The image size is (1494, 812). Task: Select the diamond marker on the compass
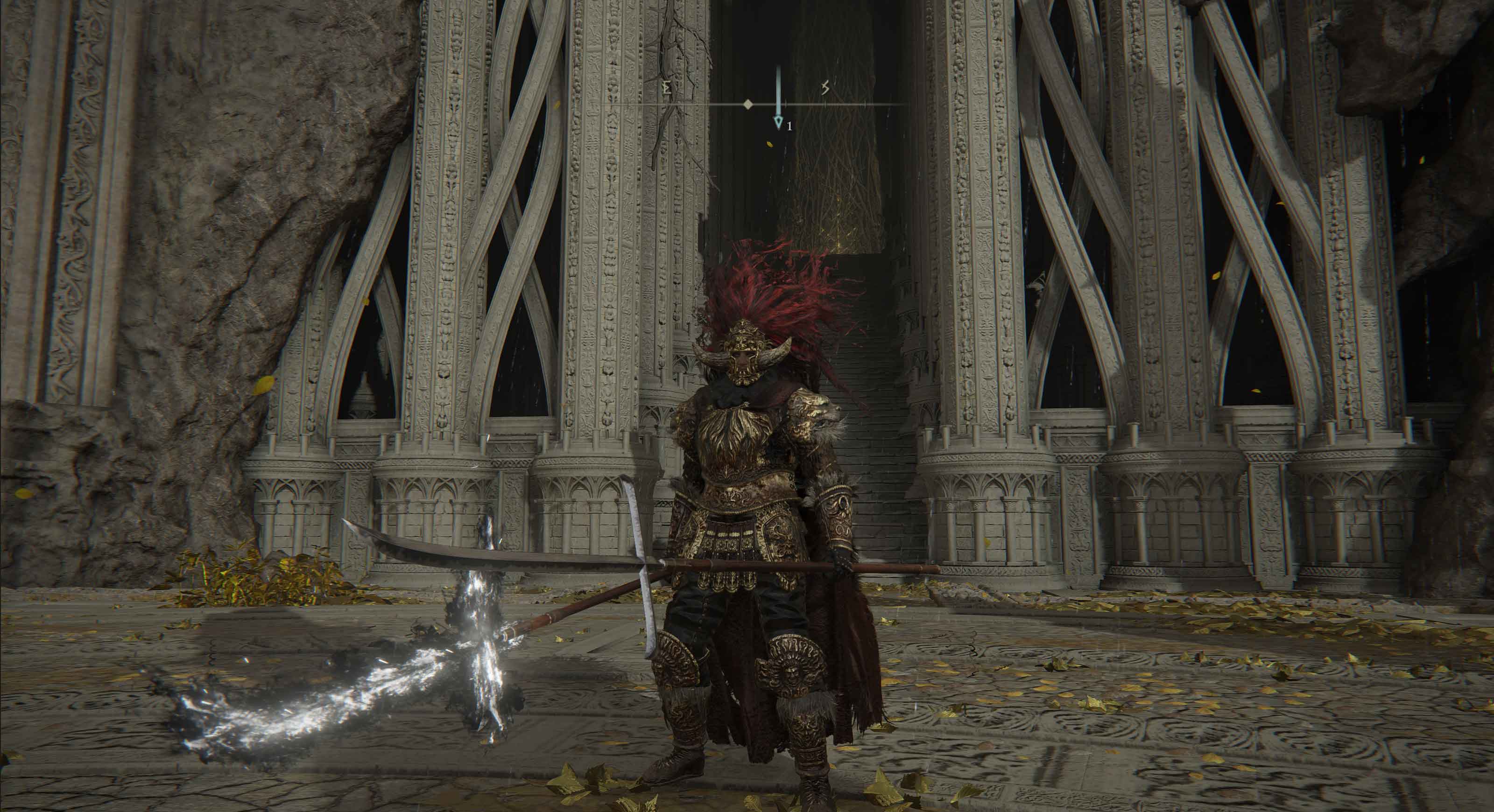[x=748, y=105]
